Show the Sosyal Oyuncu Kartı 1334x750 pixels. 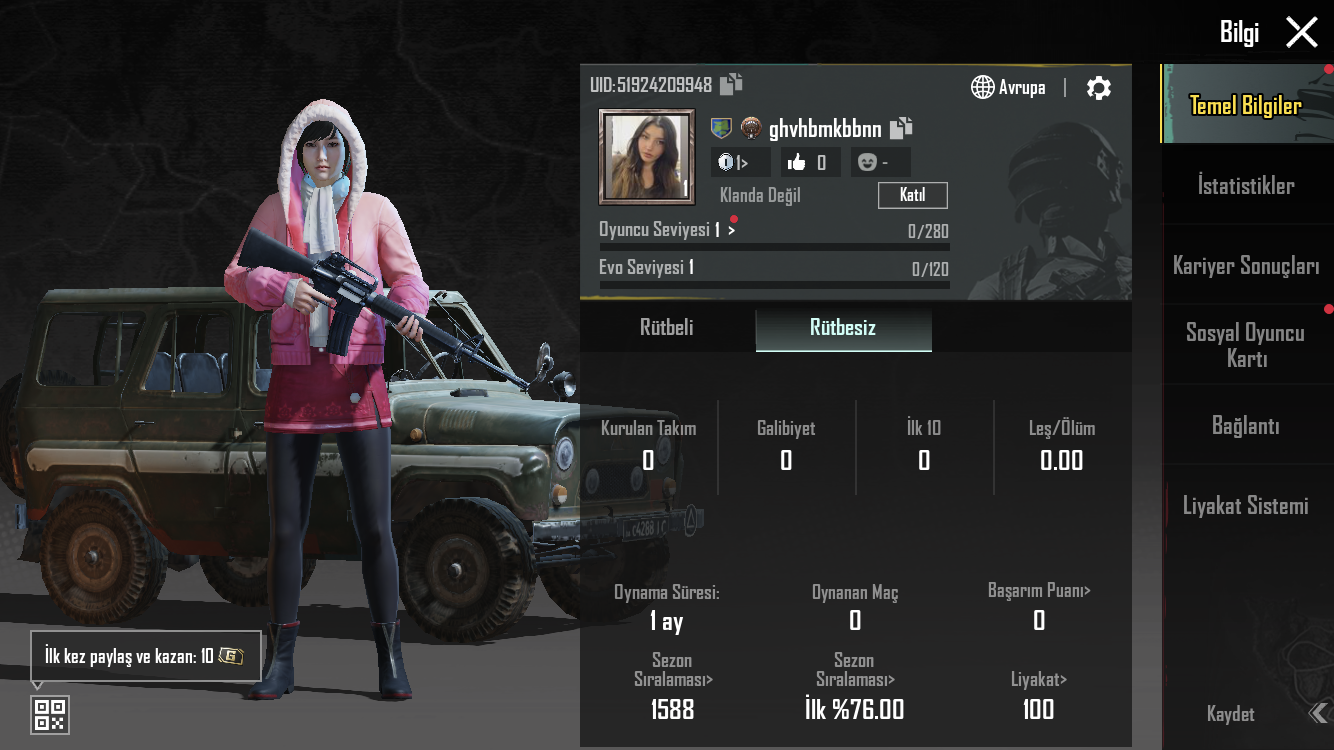(1246, 345)
